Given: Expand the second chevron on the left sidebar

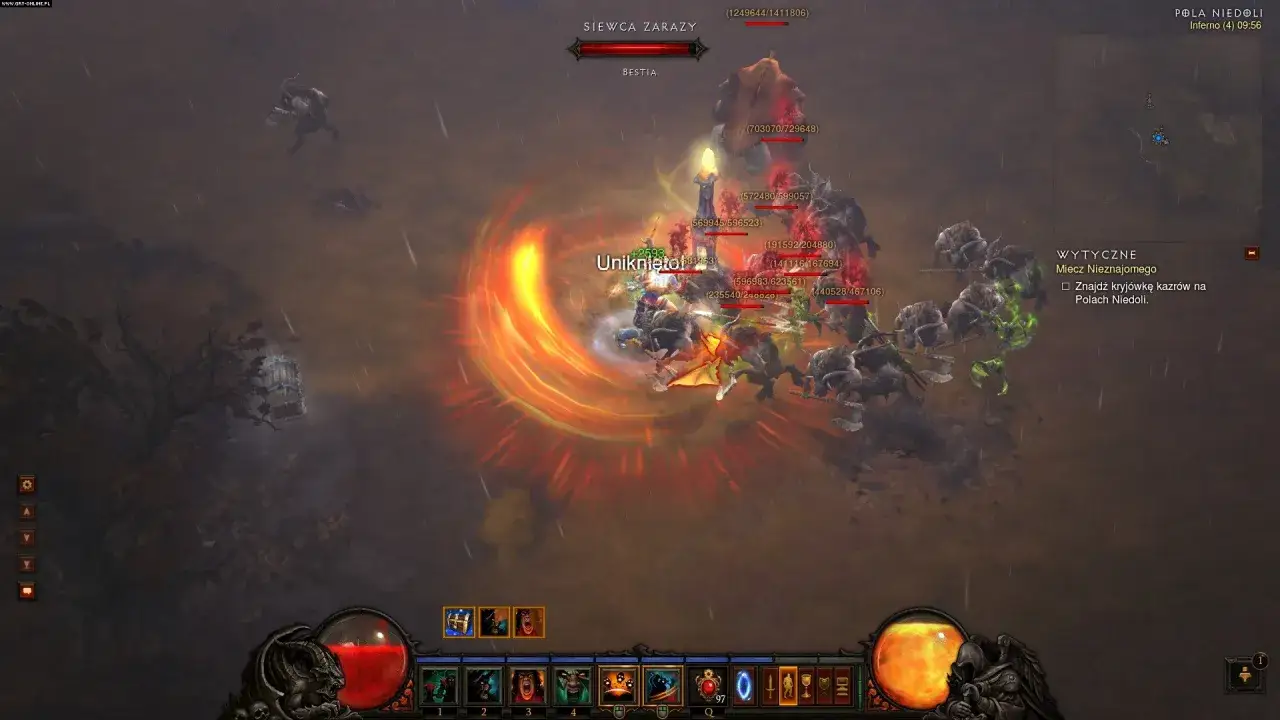Looking at the screenshot, I should pyautogui.click(x=27, y=563).
